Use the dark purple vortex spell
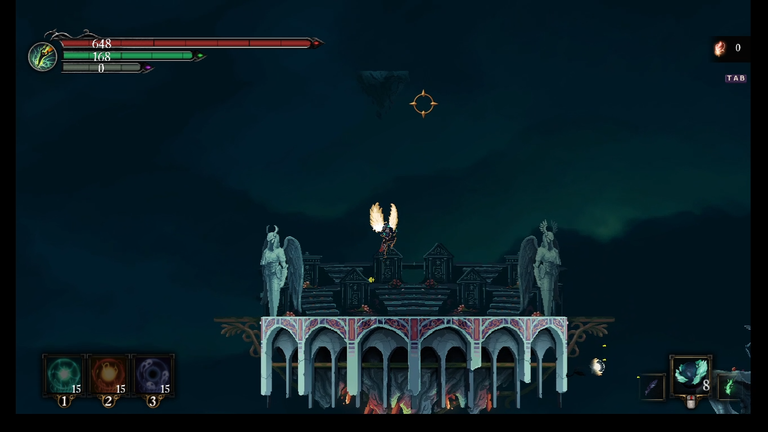 [x=152, y=375]
